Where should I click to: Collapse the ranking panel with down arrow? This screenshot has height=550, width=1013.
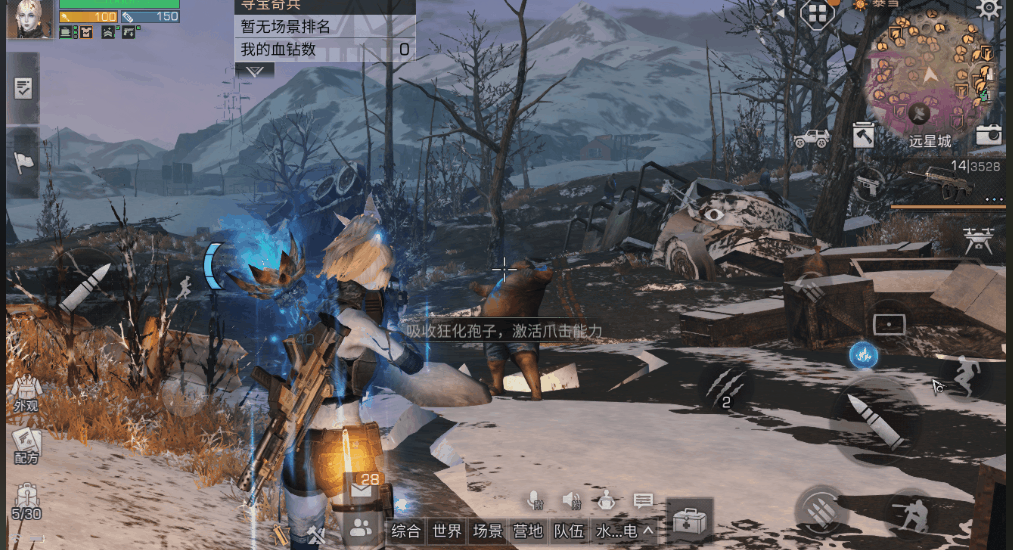(x=254, y=70)
